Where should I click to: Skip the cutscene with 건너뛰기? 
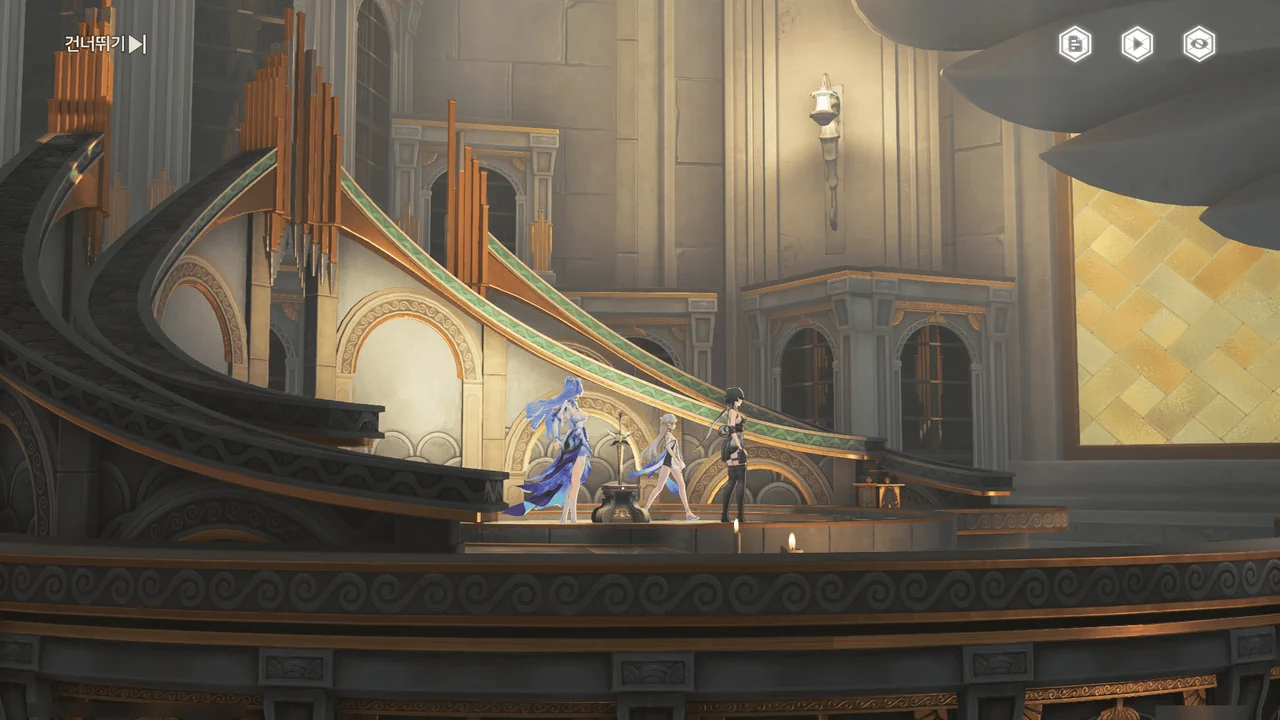(x=105, y=44)
